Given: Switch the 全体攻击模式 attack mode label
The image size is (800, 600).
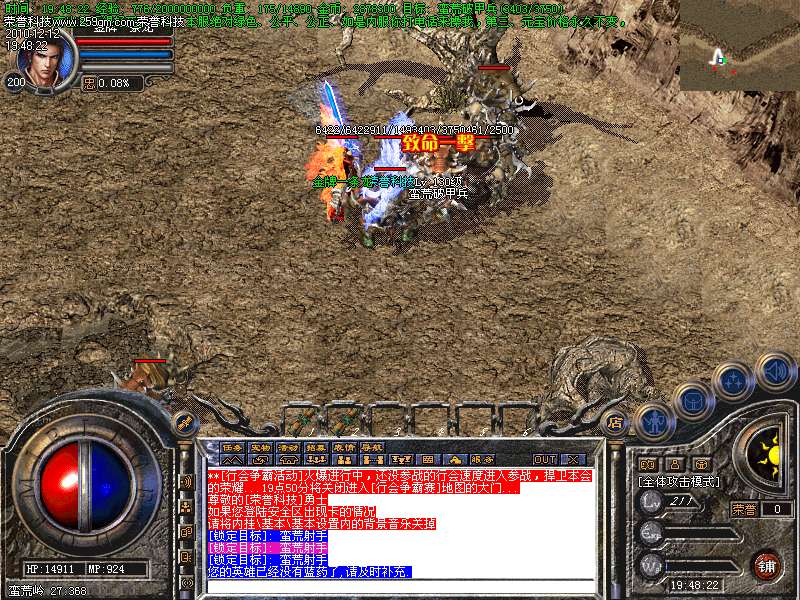Looking at the screenshot, I should coord(680,481).
